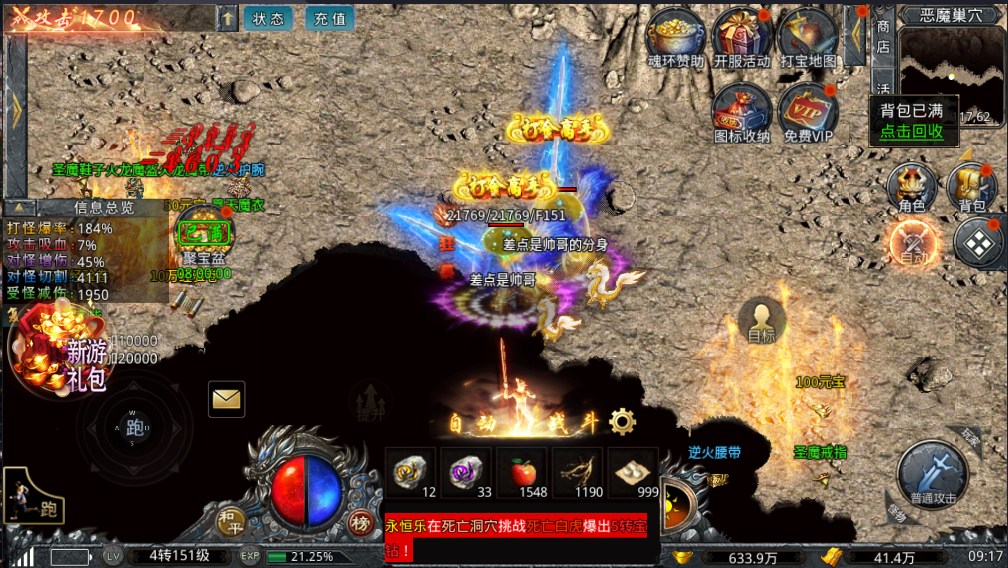Use the 普通攻击 normal attack button
The height and width of the screenshot is (568, 1008).
click(x=932, y=474)
